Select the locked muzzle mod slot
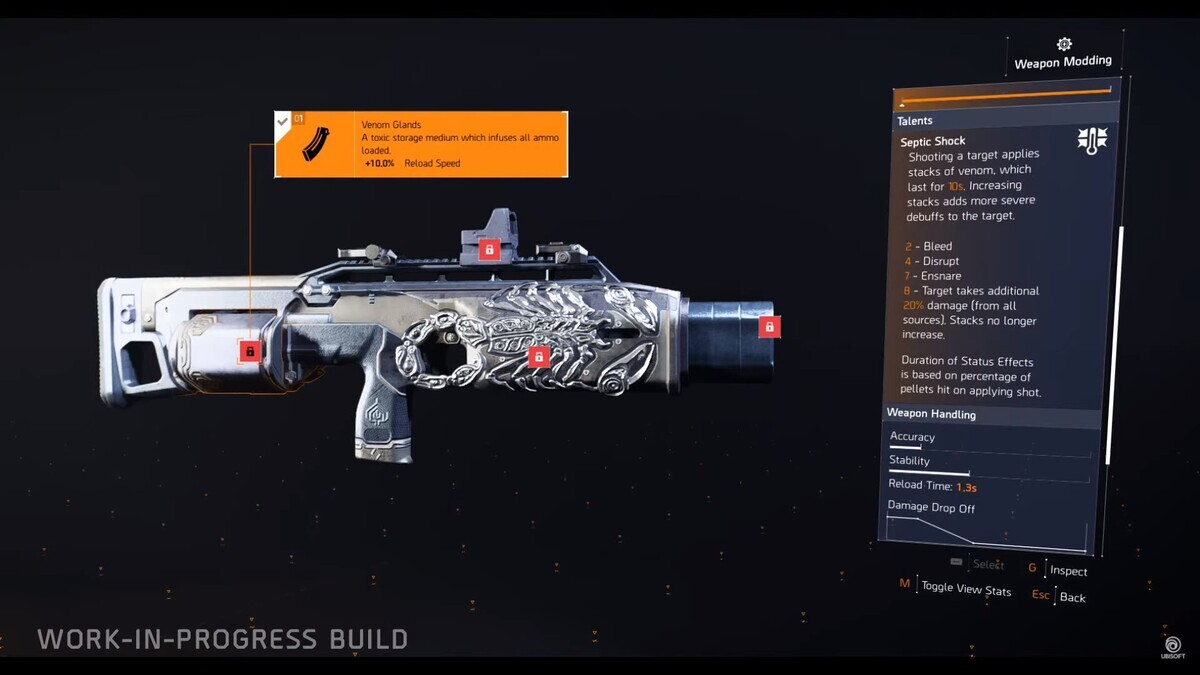1200x675 pixels. click(769, 326)
